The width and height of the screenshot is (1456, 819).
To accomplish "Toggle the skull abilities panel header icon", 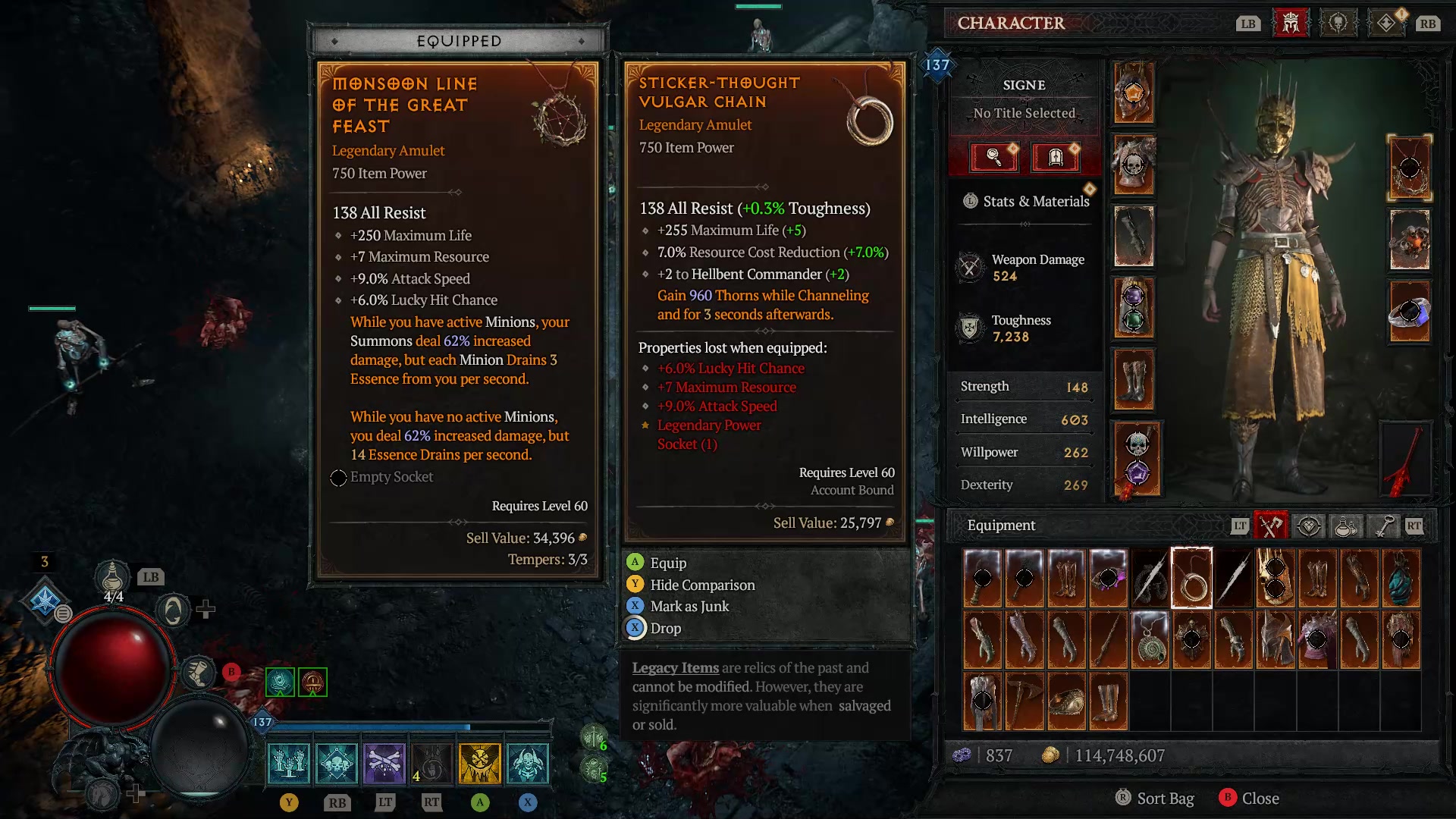I will pos(1338,23).
